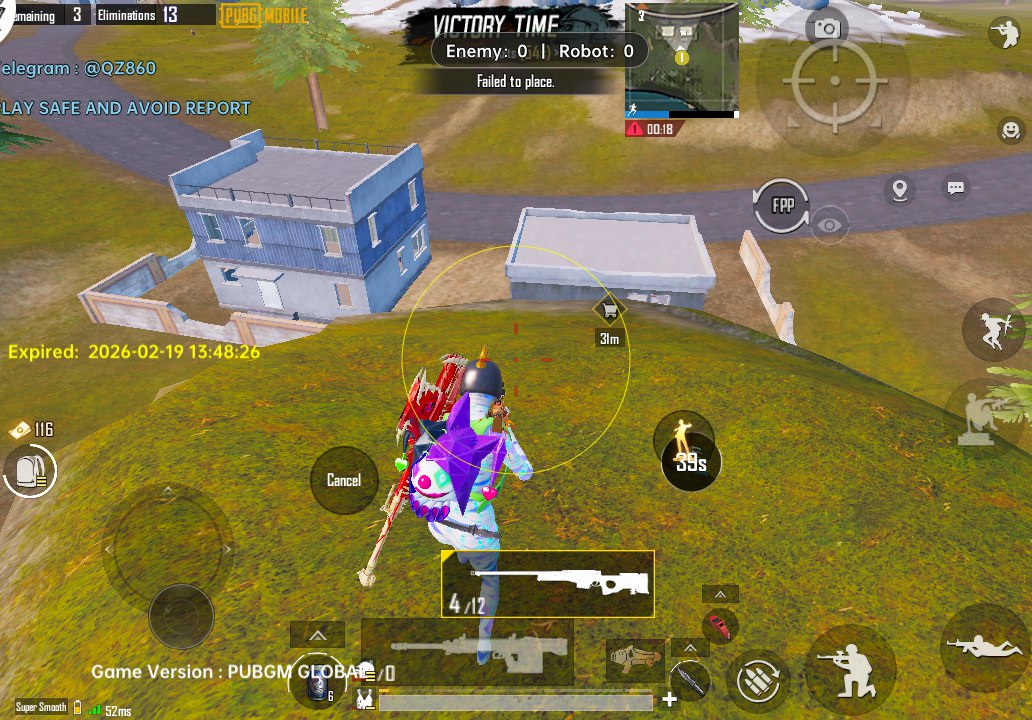Screen dimensions: 1032x720
Task: Go prone with the lying soldier button
Action: 984,647
